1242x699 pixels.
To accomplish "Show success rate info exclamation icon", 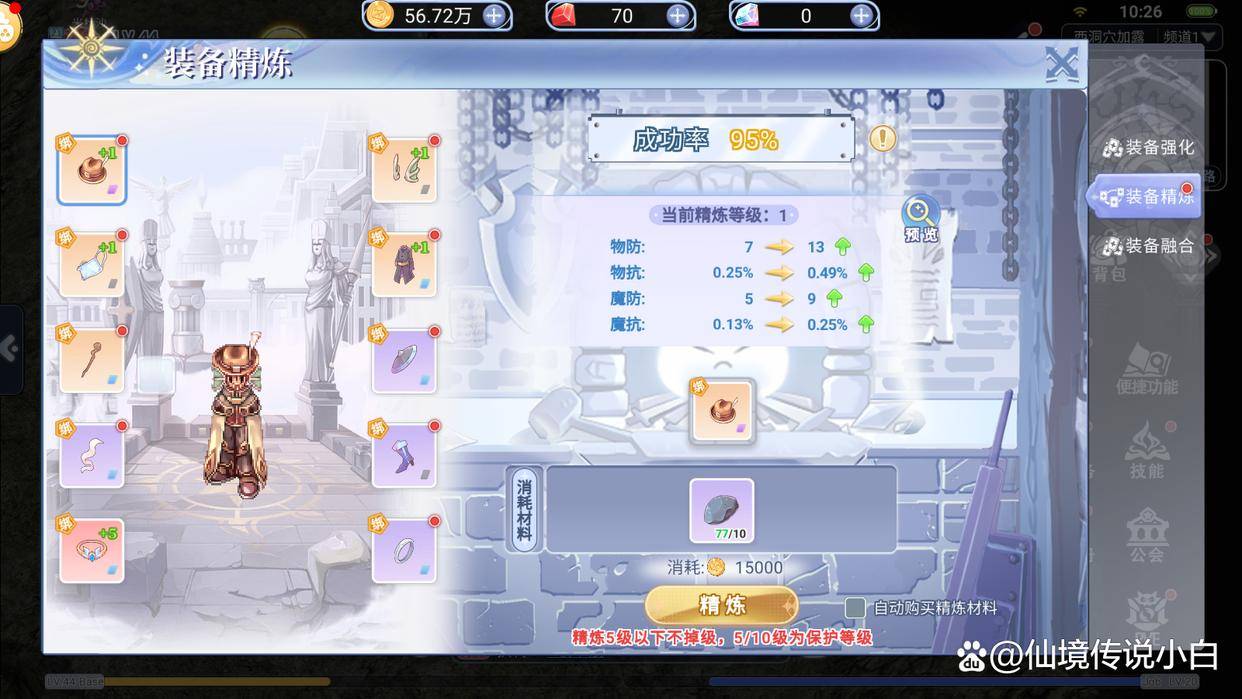I will pos(882,139).
